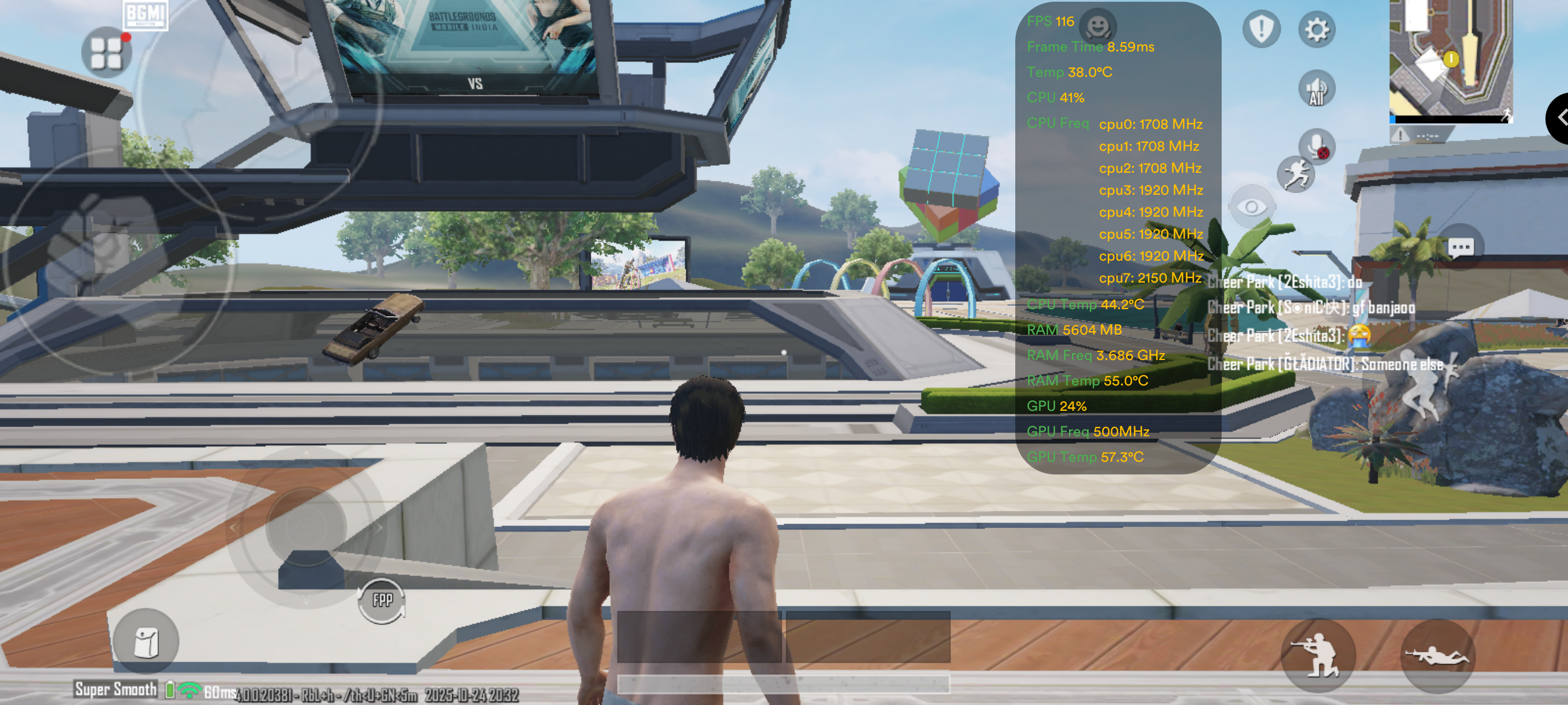The image size is (1568, 705).
Task: Open the gear settings icon
Action: (x=1316, y=29)
